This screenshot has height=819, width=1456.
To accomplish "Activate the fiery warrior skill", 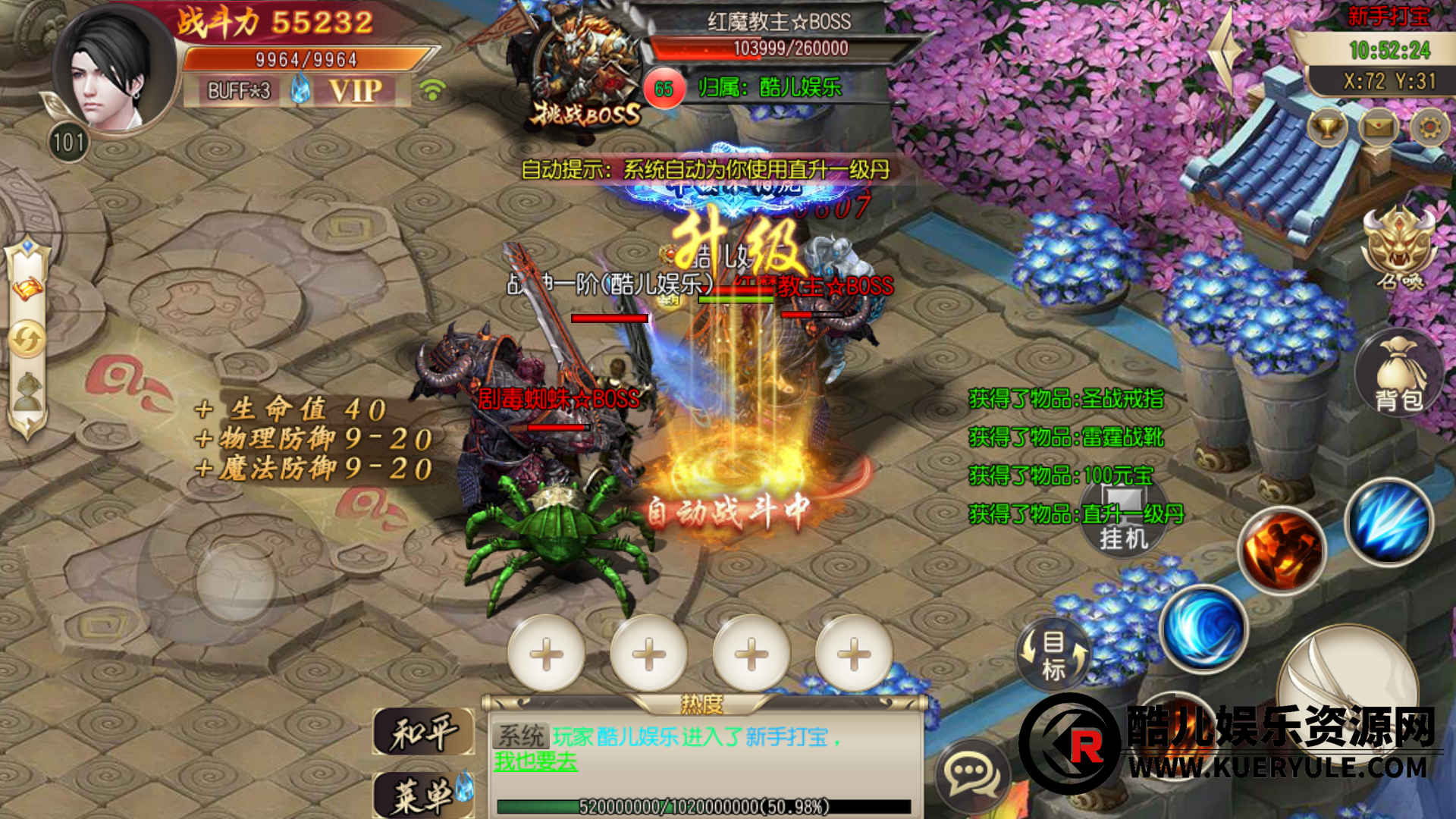I will [1281, 551].
